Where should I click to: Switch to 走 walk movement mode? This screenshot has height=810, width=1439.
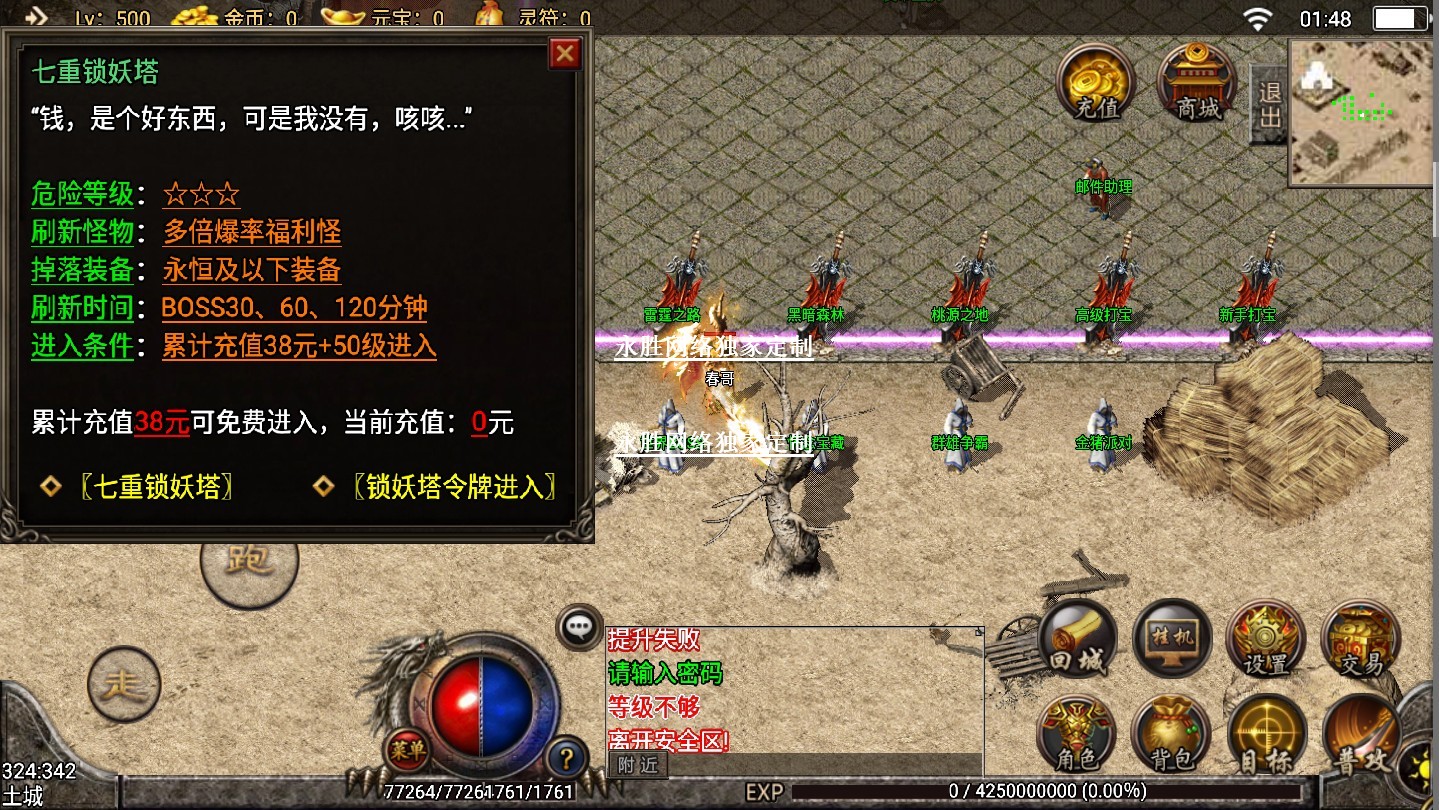point(124,684)
